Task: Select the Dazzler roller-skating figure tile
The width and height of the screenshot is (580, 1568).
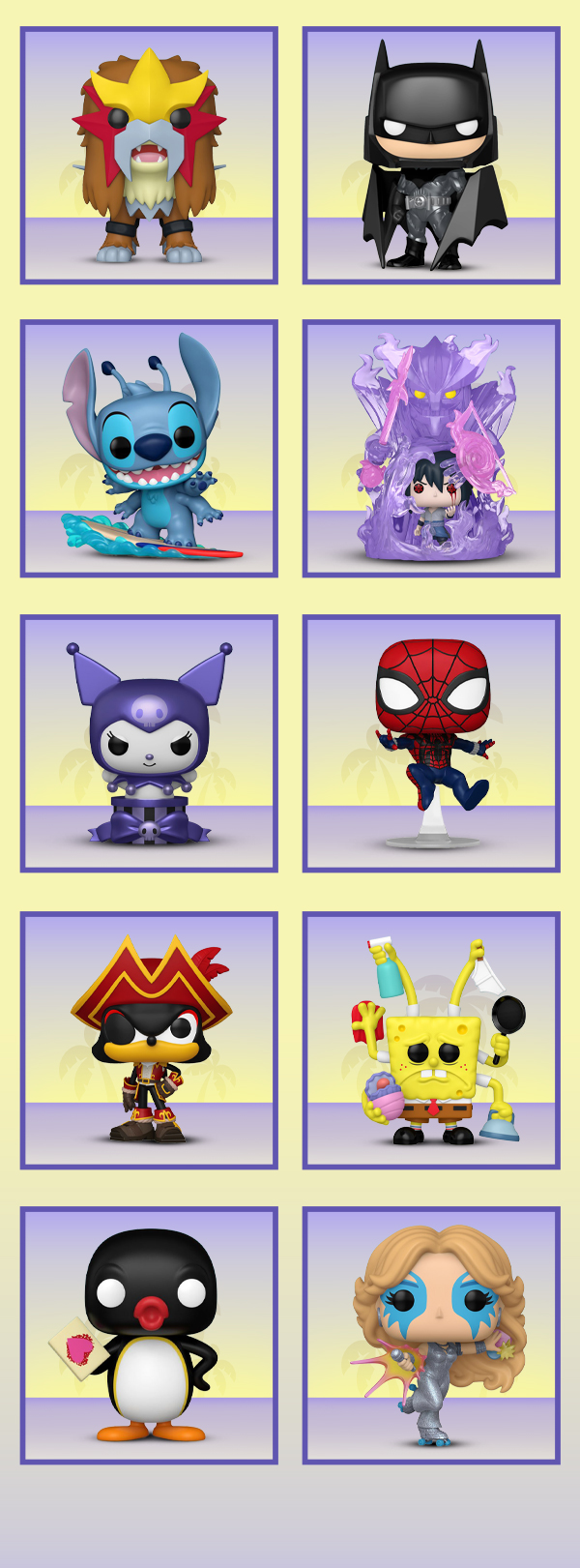Action: (x=431, y=1335)
